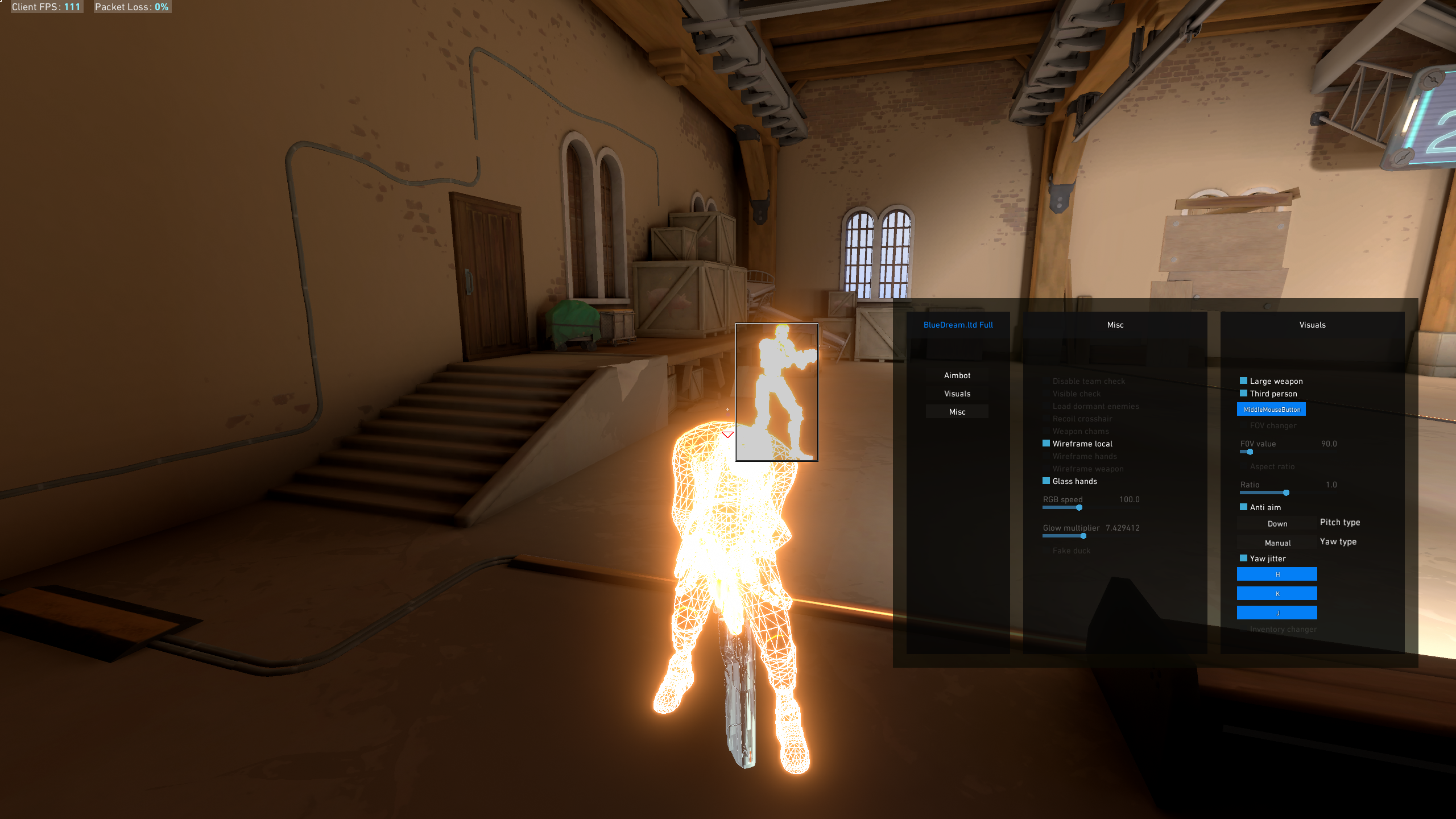
Task: Toggle the Third person checkbox
Action: (1243, 394)
